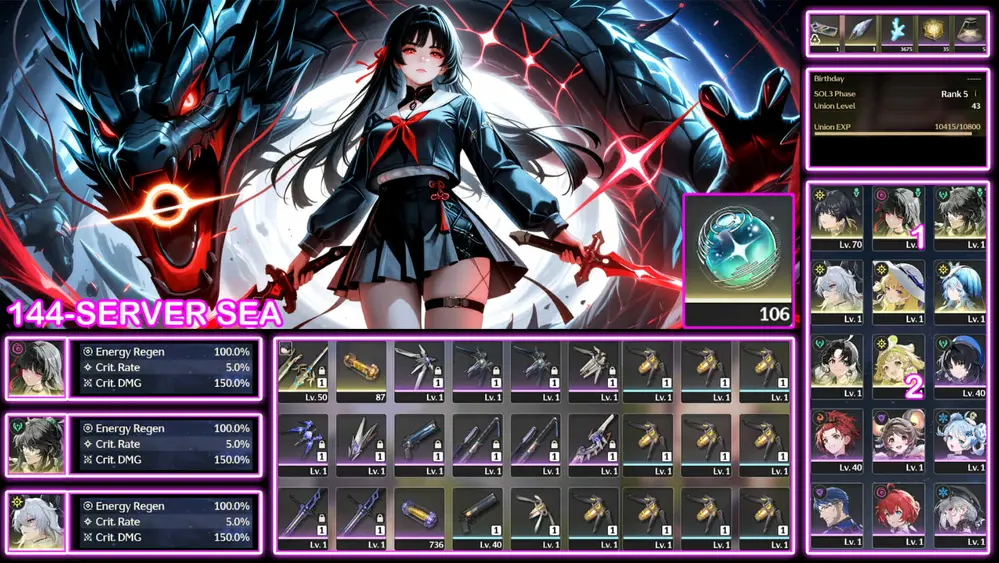Select the purple tube item showing 736
This screenshot has height=563, width=999.
pyautogui.click(x=420, y=516)
